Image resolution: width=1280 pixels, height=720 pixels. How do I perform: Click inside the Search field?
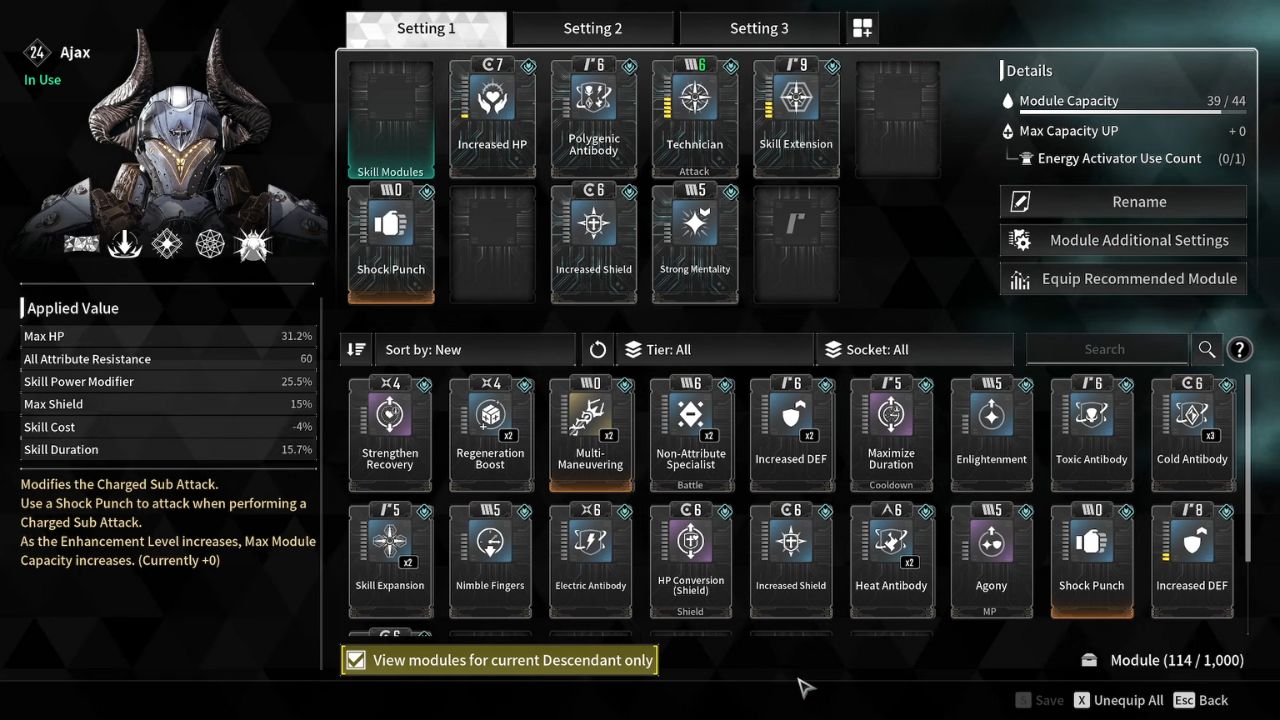click(1107, 349)
